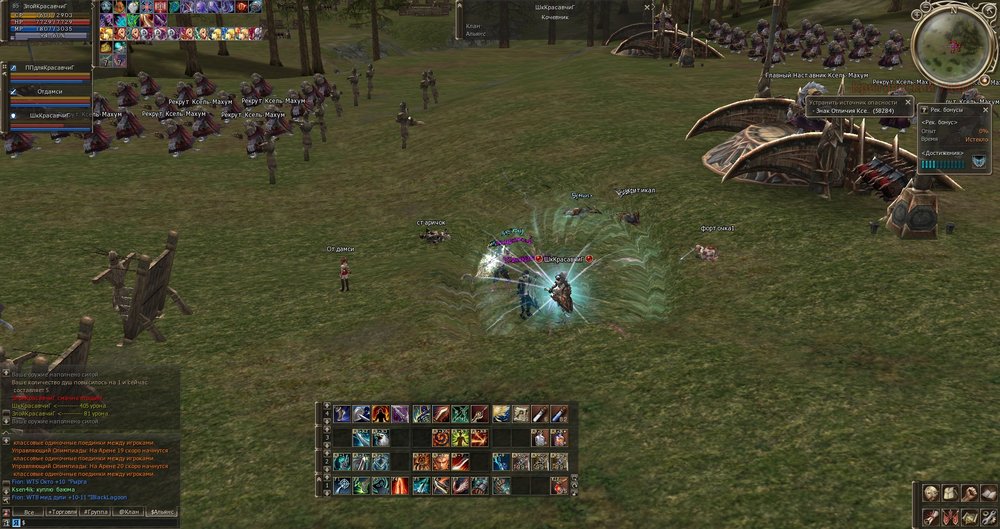Show the "@Клан" chat tab
This screenshot has height=529, width=1000.
pyautogui.click(x=129, y=512)
